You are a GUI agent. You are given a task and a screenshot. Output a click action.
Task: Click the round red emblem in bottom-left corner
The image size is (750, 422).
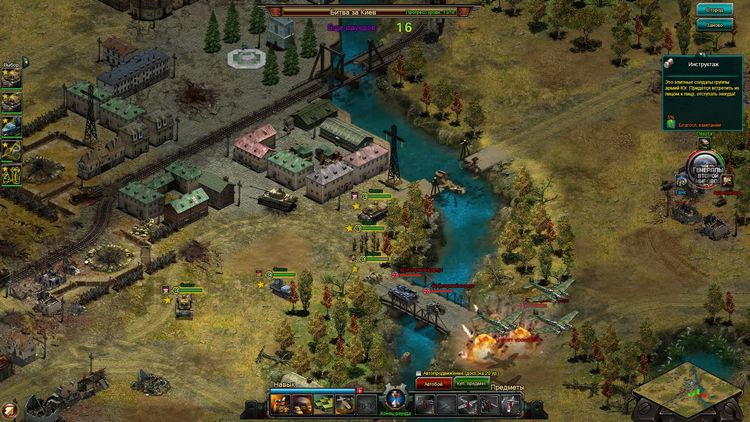[x=8, y=409]
